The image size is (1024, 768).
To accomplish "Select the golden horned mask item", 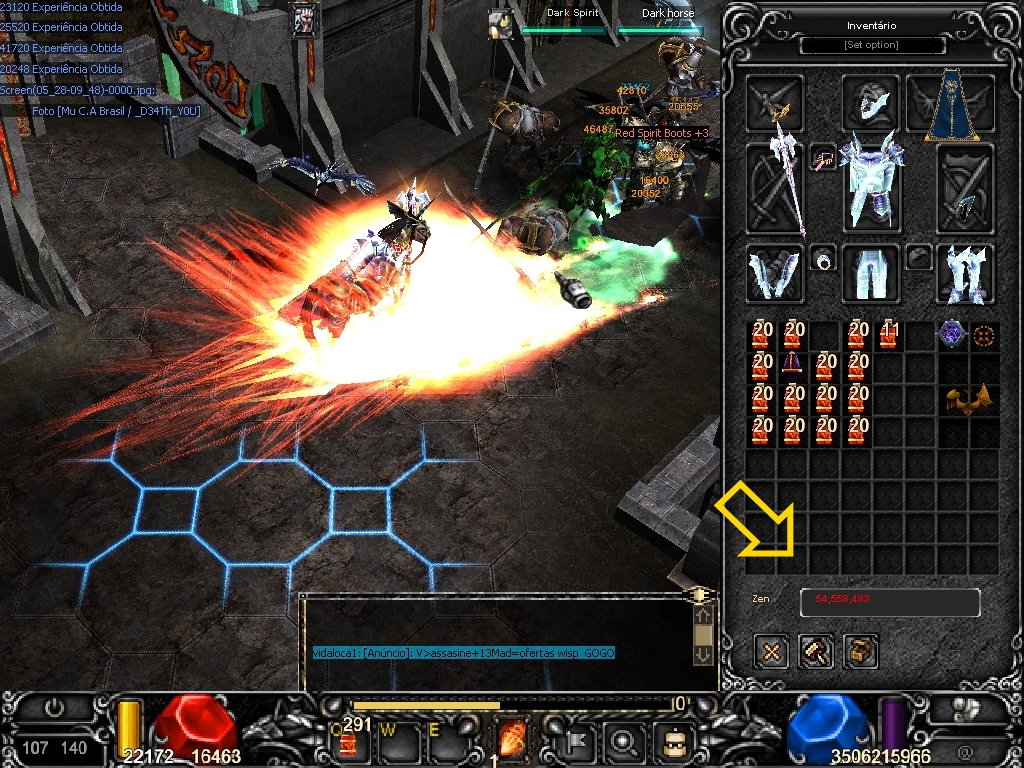I will coord(968,400).
